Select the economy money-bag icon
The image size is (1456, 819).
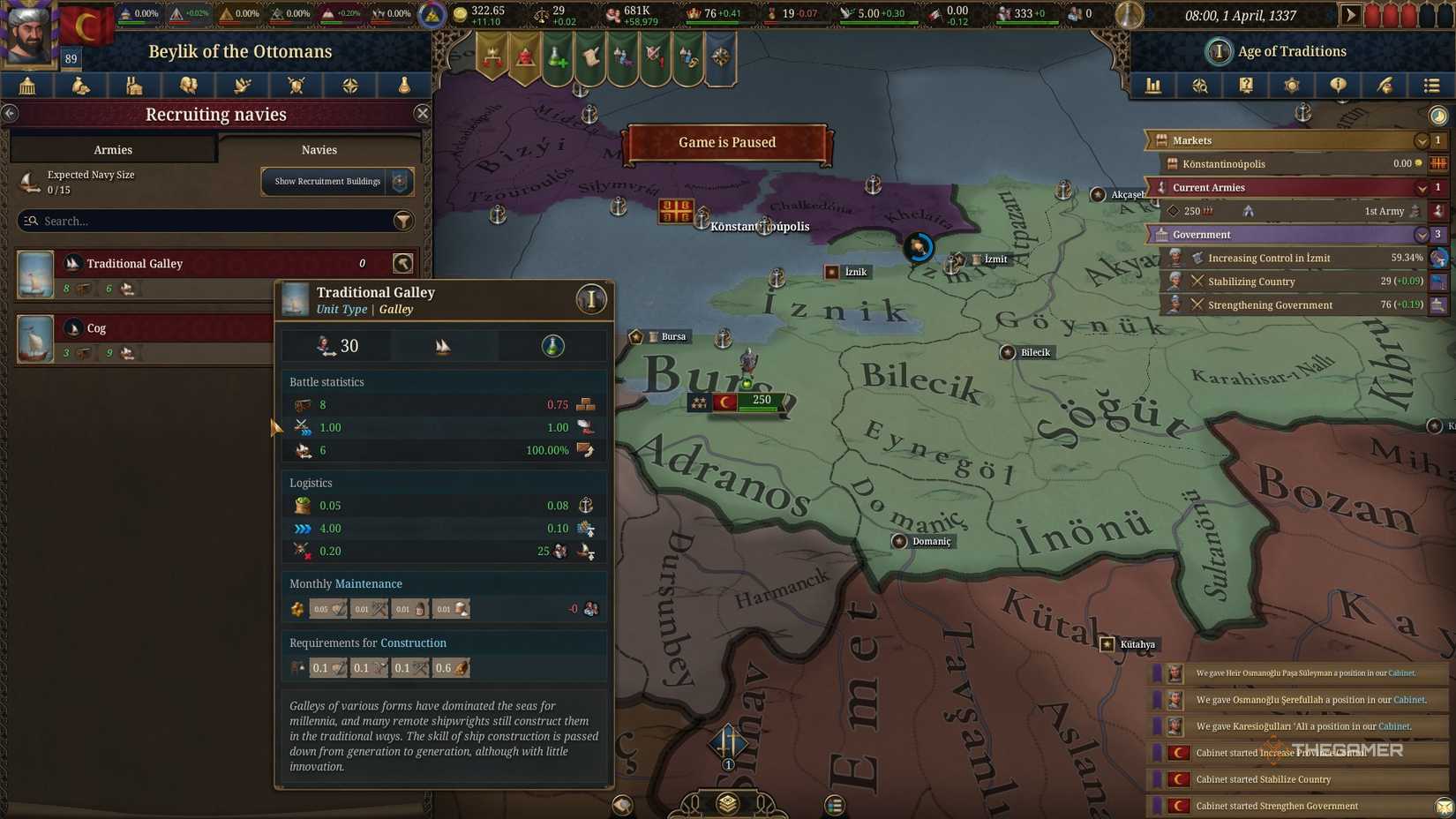[79, 86]
